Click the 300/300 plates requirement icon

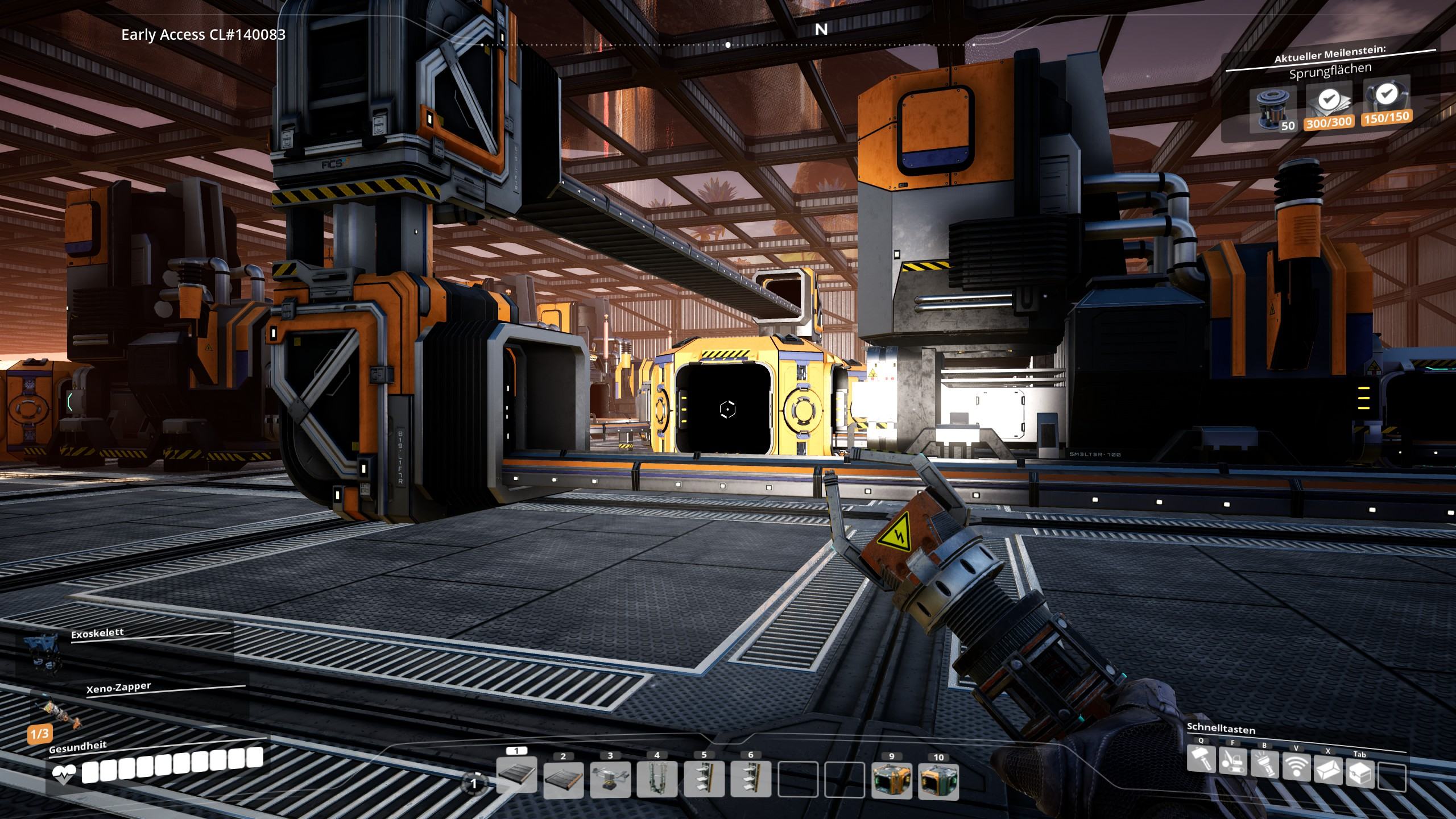coord(1328,105)
